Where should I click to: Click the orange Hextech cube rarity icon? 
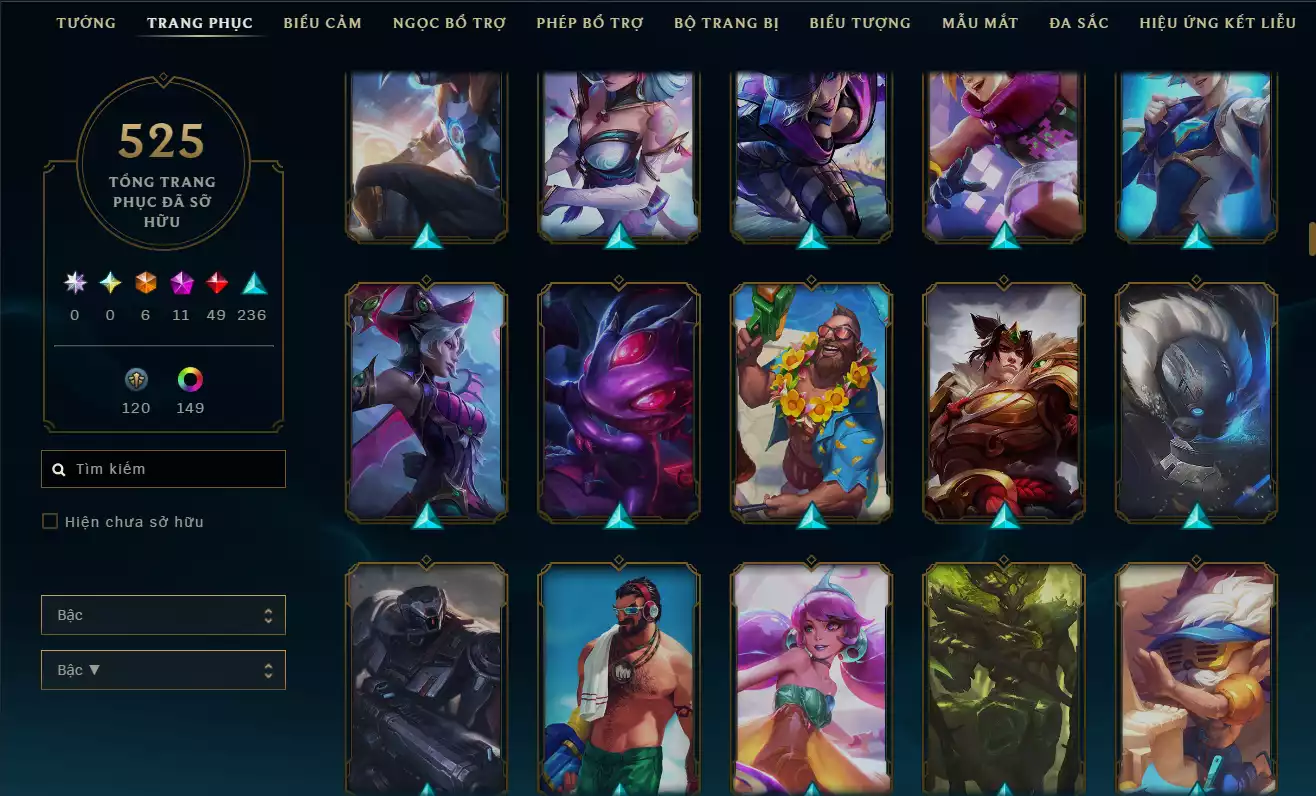pyautogui.click(x=144, y=283)
